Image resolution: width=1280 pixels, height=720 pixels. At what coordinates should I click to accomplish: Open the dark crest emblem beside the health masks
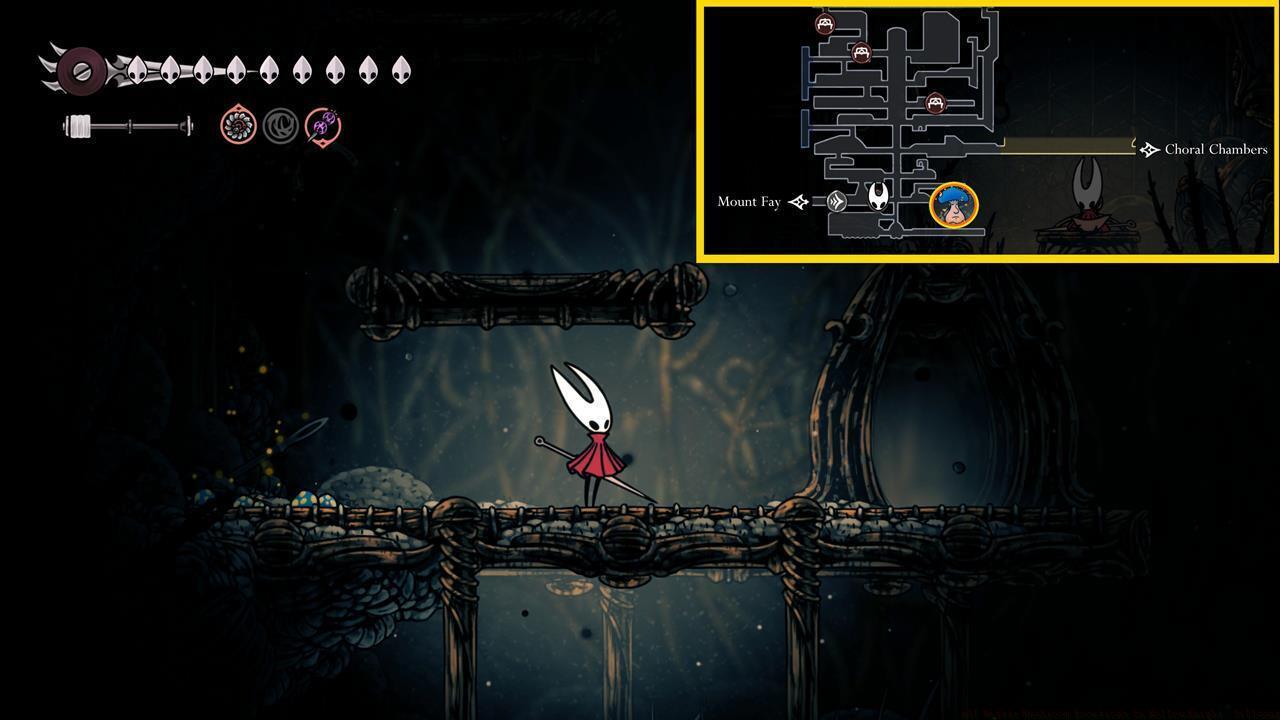[80, 70]
